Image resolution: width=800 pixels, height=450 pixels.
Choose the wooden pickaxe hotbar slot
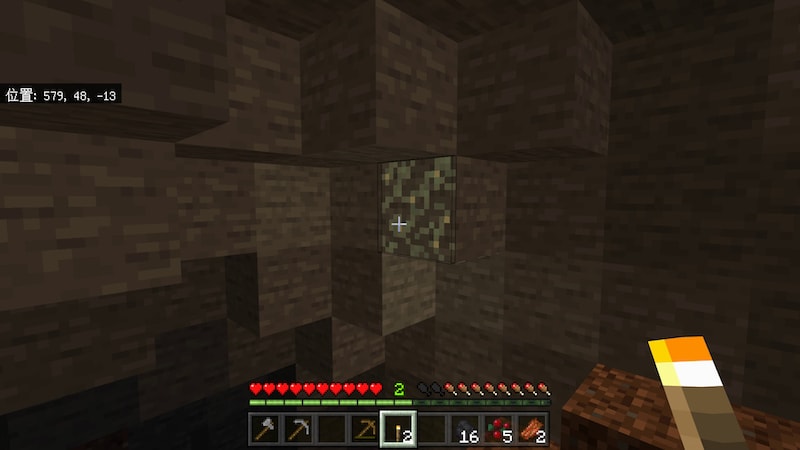[x=364, y=430]
